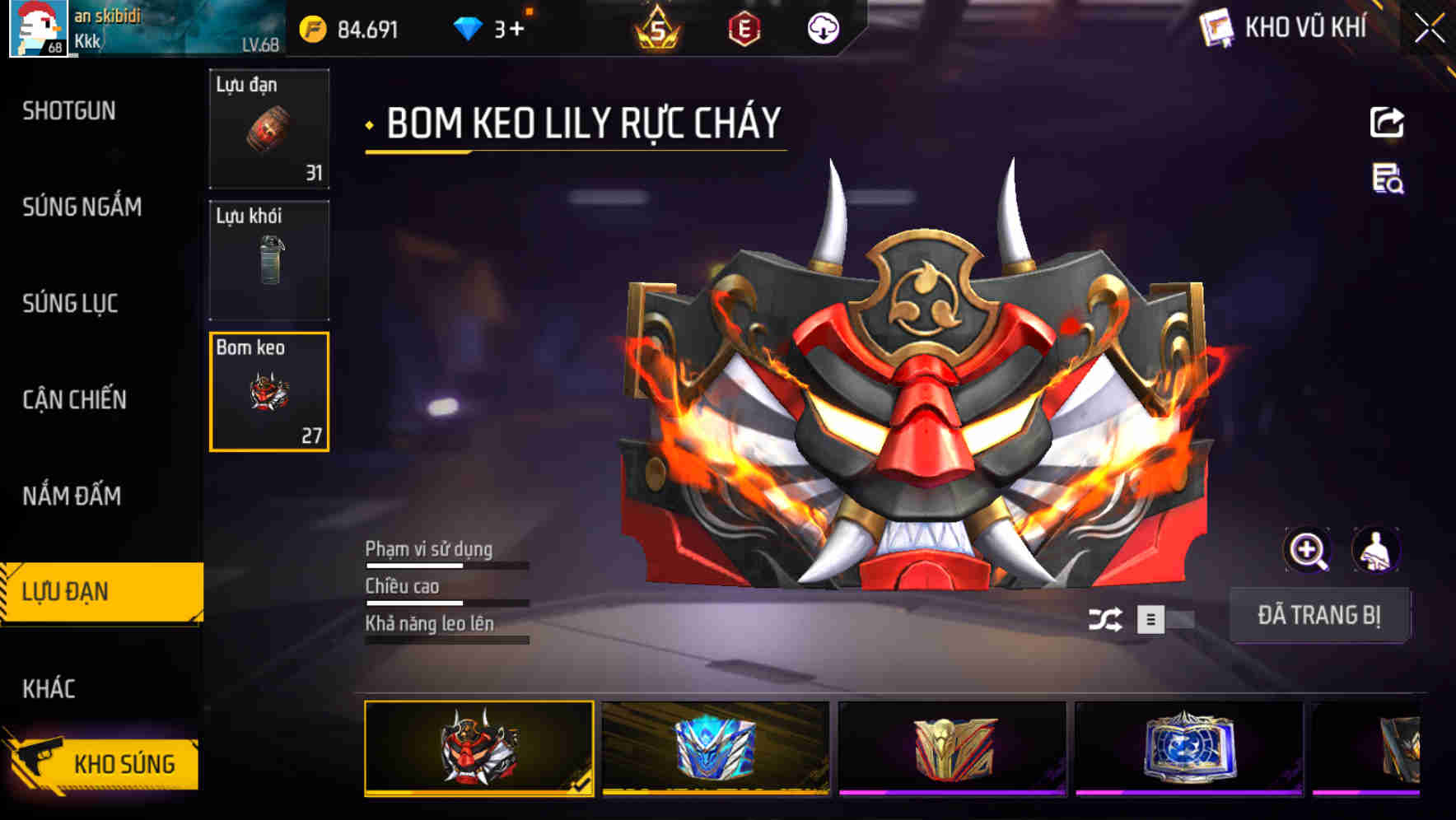1456x820 pixels.
Task: Click the cloud download icon
Action: [821, 30]
